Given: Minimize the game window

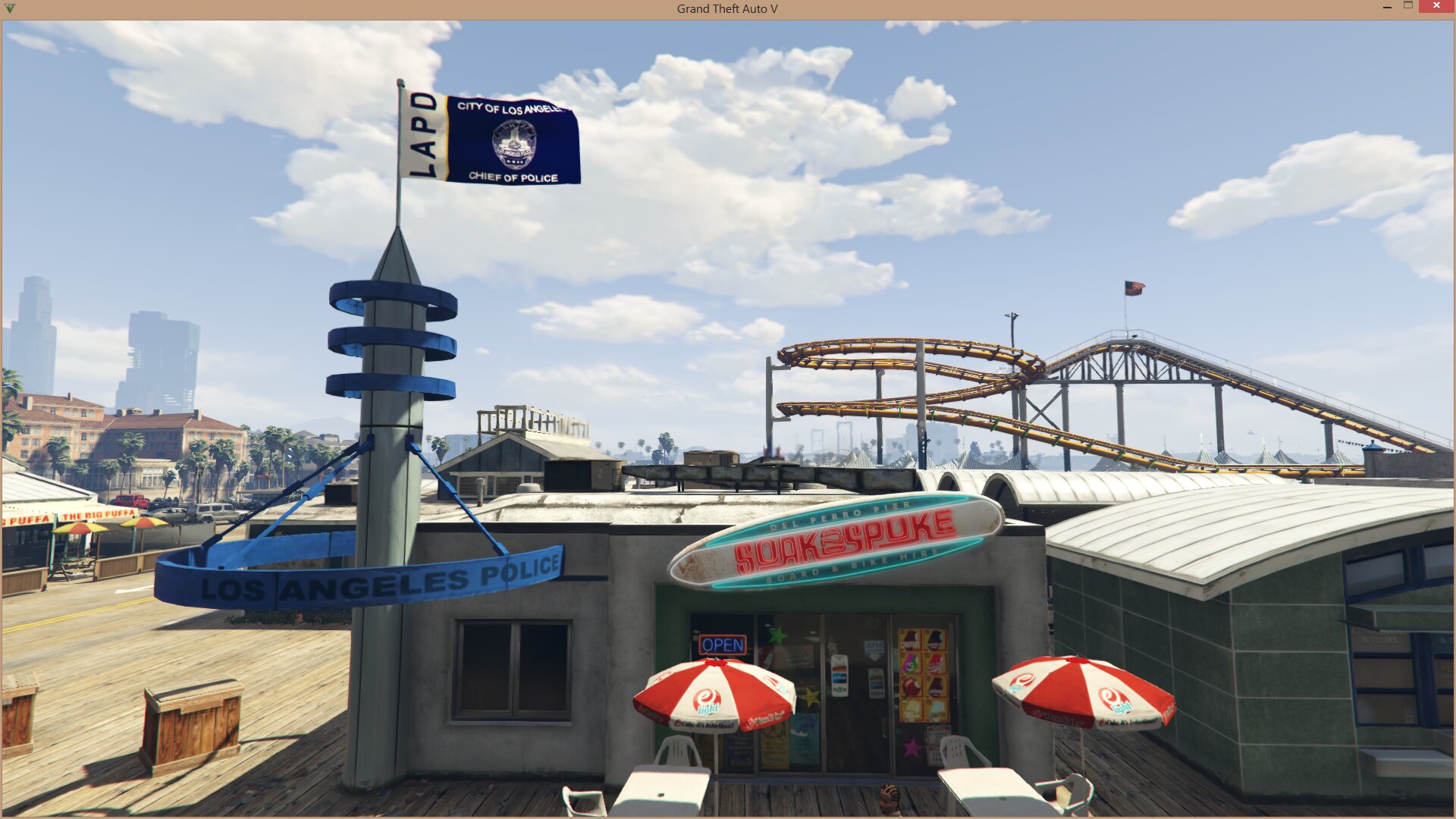Looking at the screenshot, I should pyautogui.click(x=1387, y=7).
